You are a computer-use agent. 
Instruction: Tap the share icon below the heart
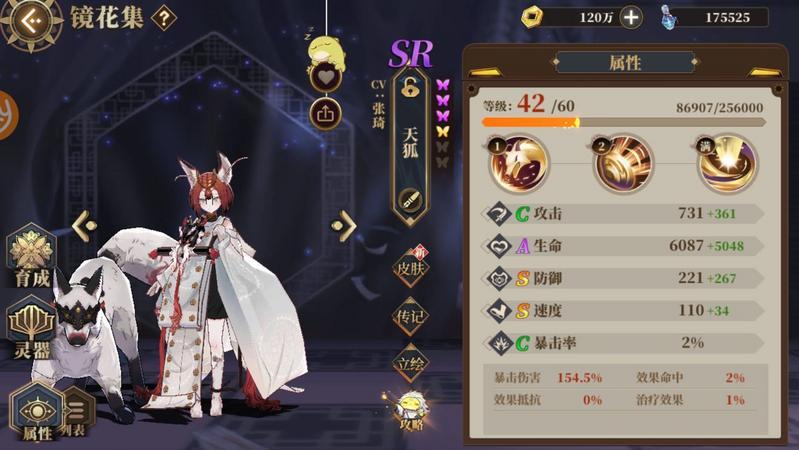click(x=325, y=113)
